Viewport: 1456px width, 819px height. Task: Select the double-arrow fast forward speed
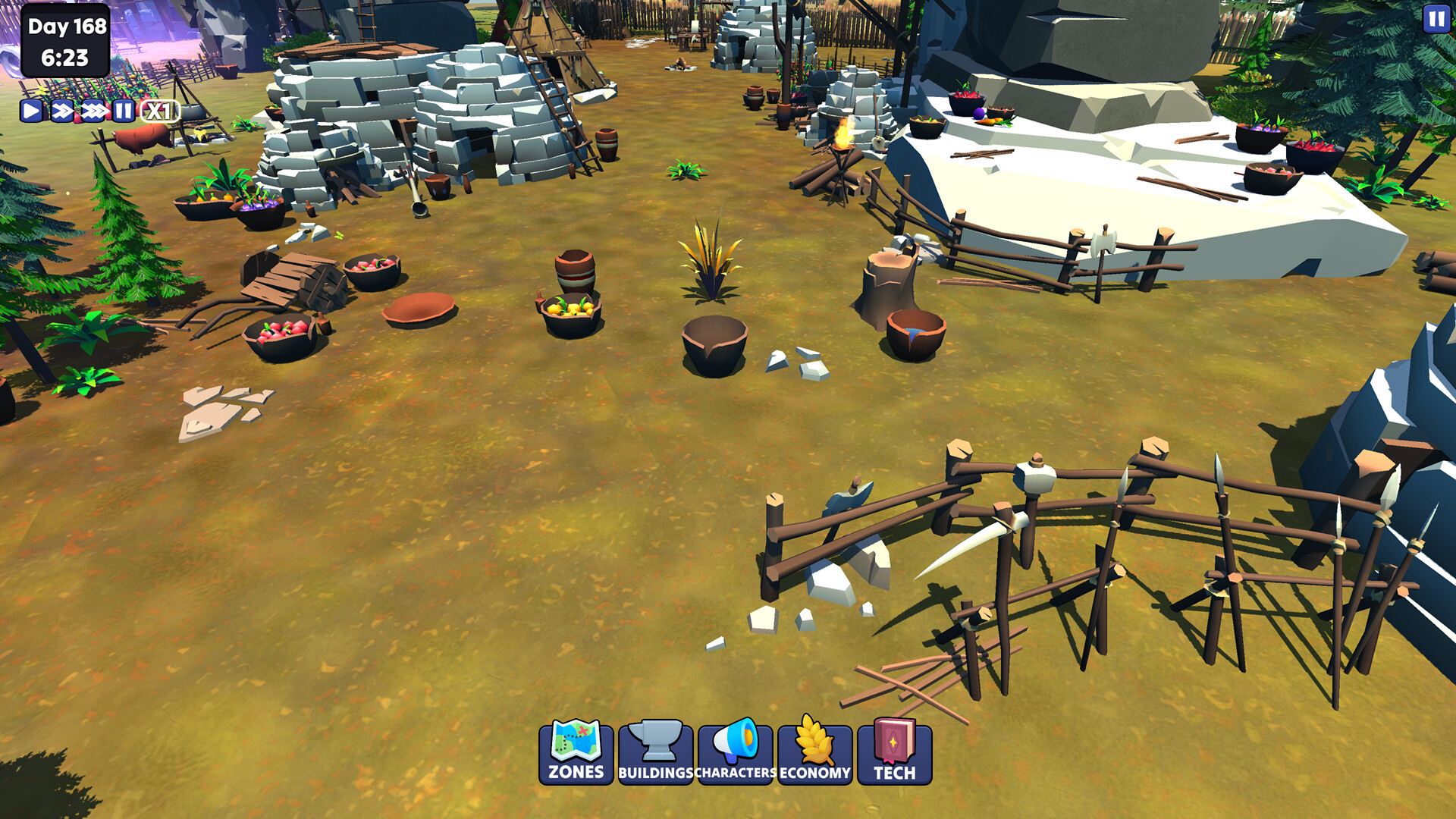(61, 112)
